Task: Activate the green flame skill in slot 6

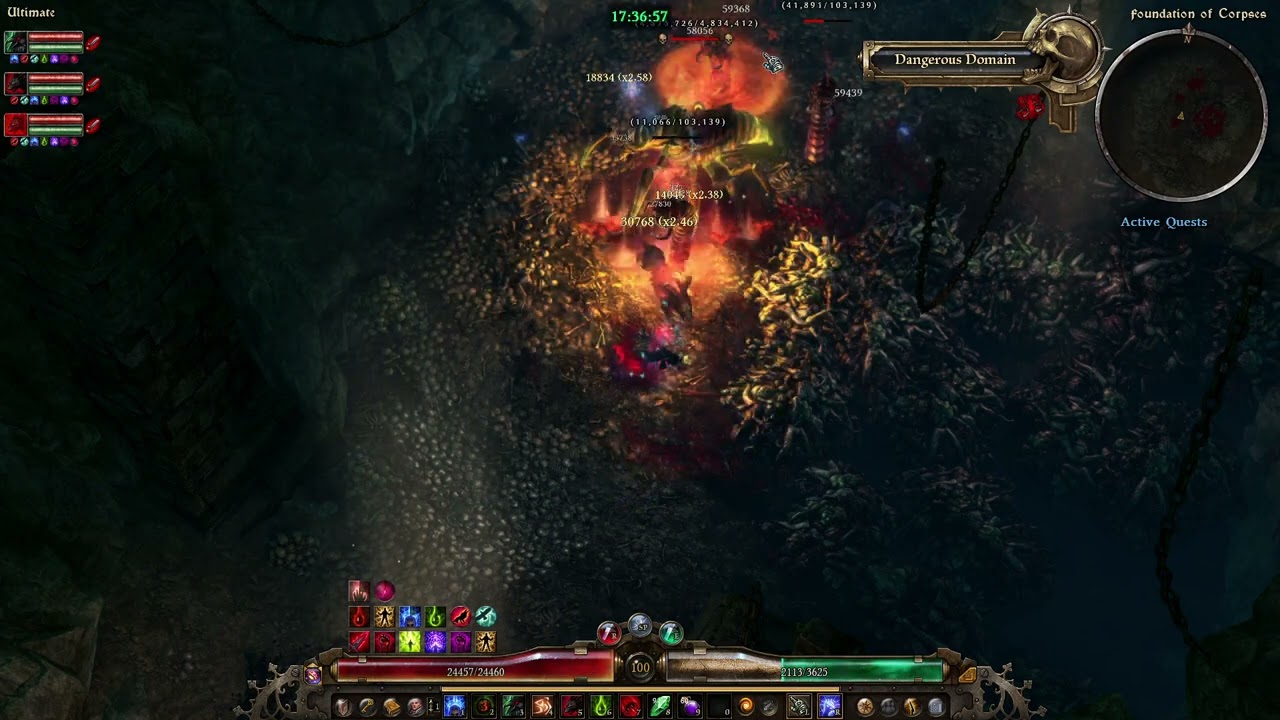Action: (x=601, y=707)
